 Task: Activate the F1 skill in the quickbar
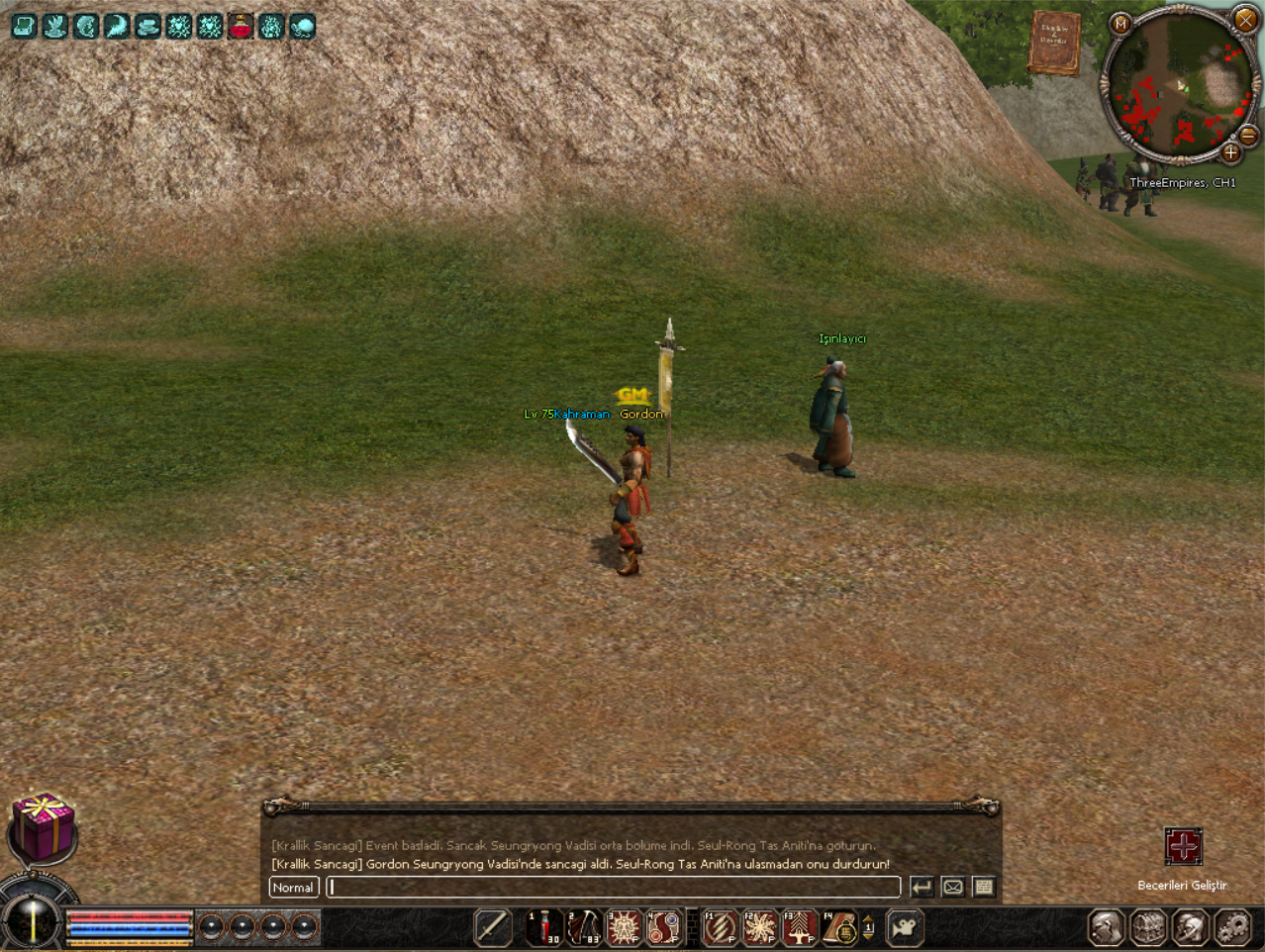[x=721, y=927]
